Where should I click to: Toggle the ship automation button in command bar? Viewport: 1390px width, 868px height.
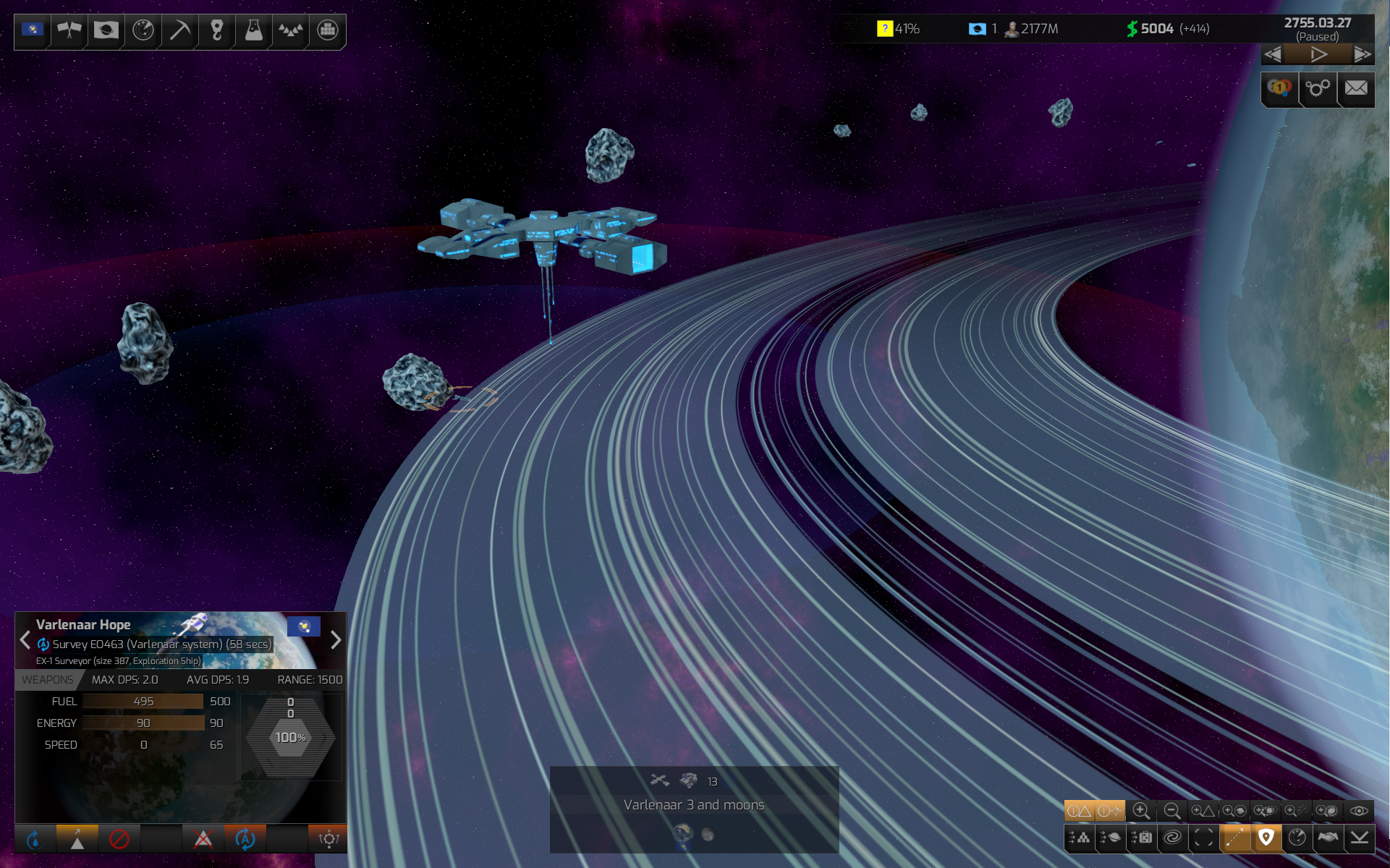245,839
